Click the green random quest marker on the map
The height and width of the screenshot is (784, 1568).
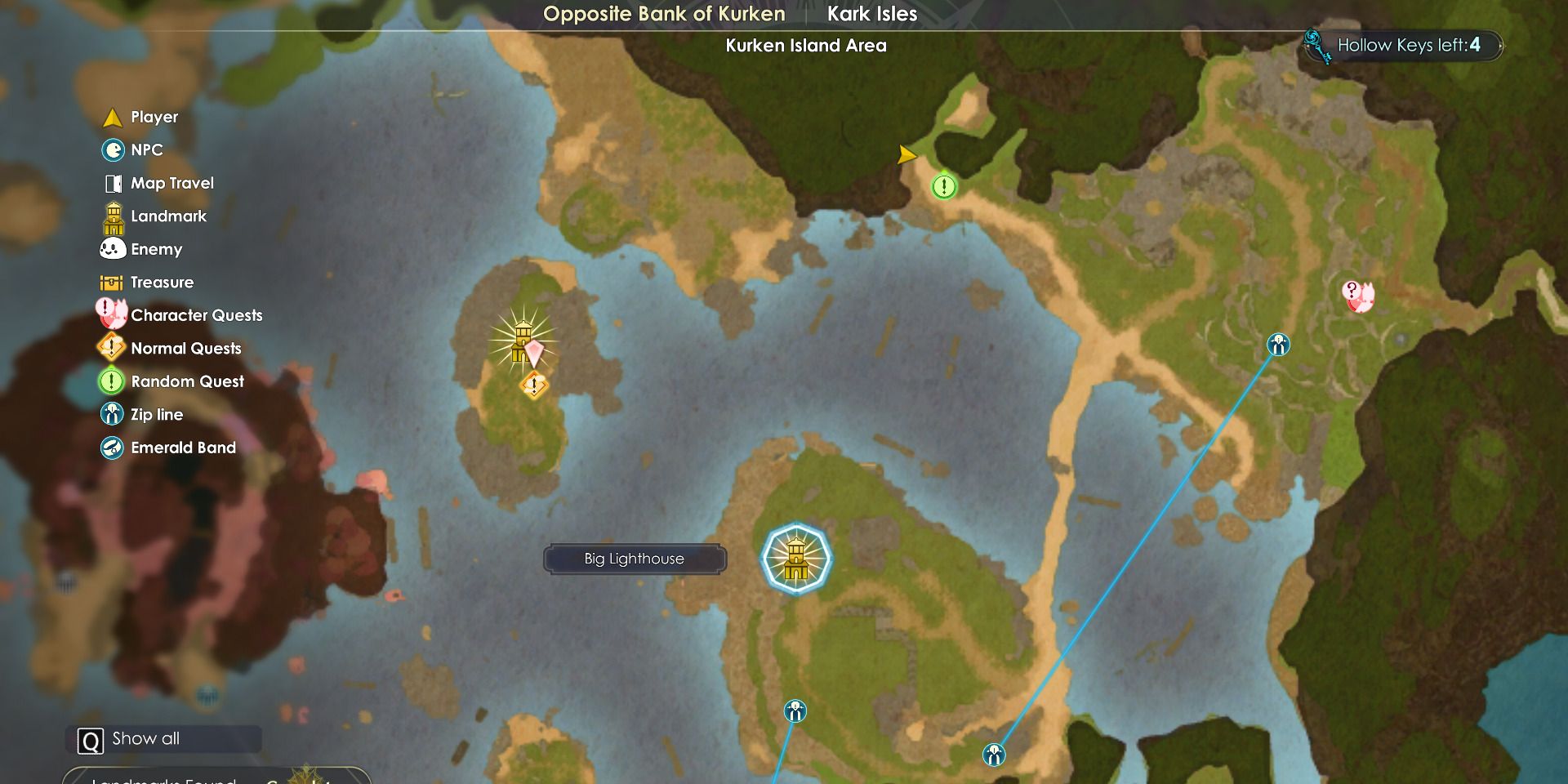coord(944,187)
